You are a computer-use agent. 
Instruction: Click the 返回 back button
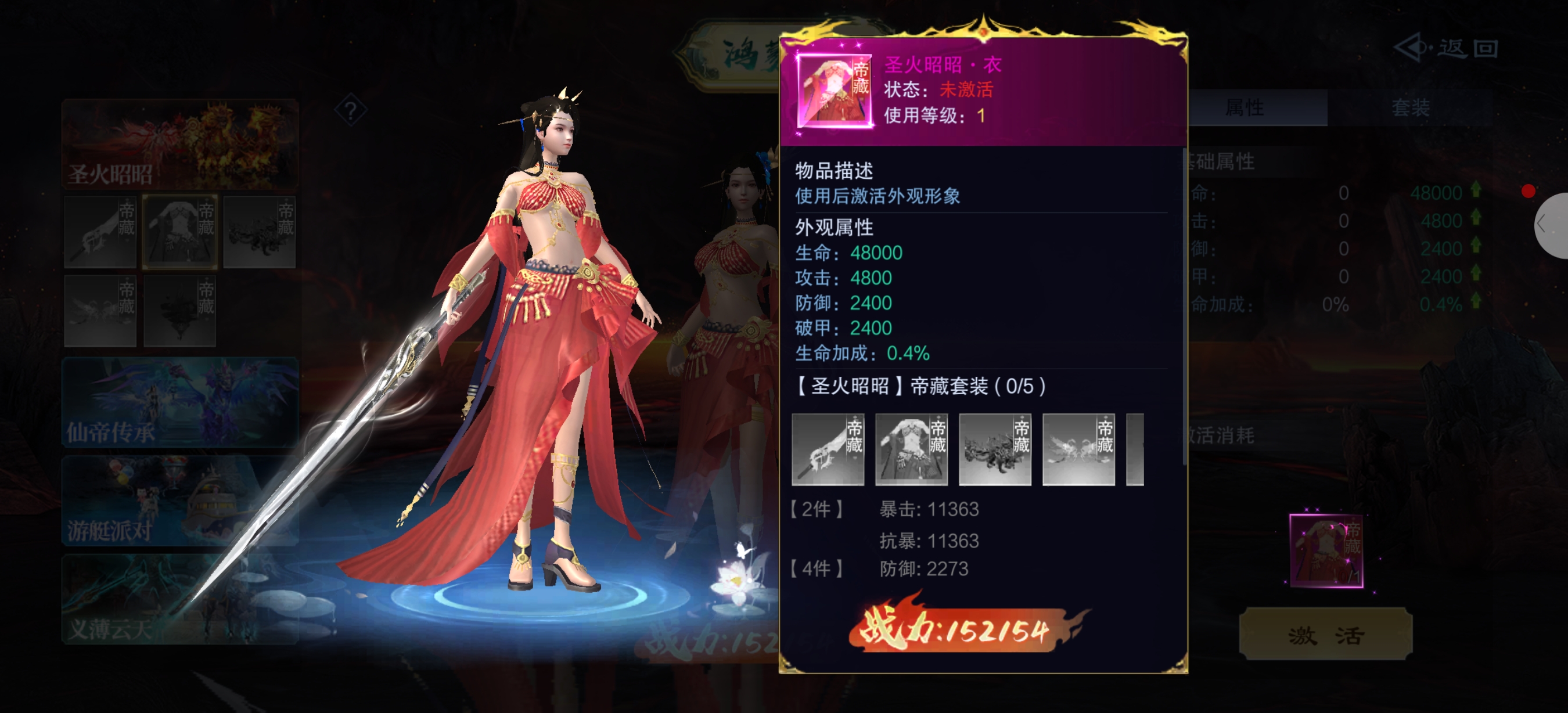(x=1447, y=49)
